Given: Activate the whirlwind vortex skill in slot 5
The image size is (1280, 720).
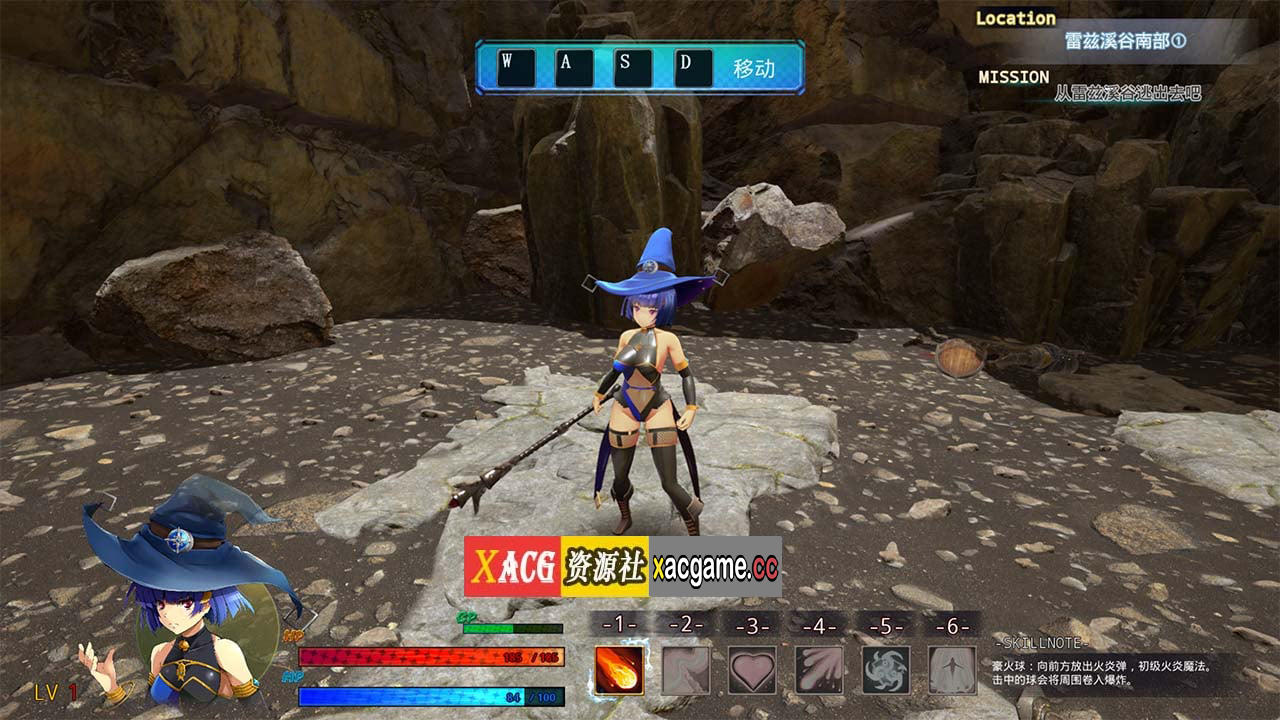Looking at the screenshot, I should click(x=886, y=669).
